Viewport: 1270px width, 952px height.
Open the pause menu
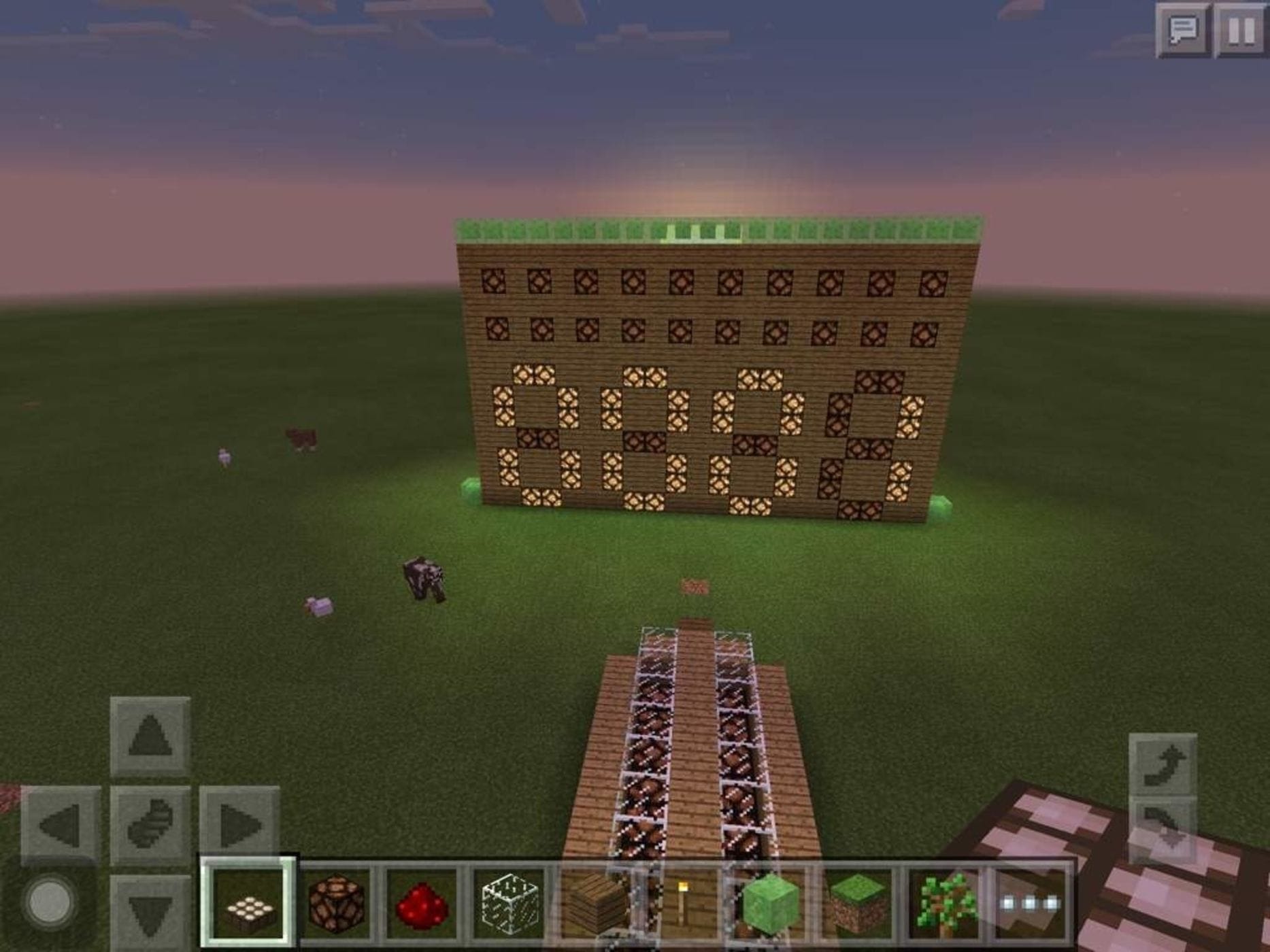pos(1242,29)
